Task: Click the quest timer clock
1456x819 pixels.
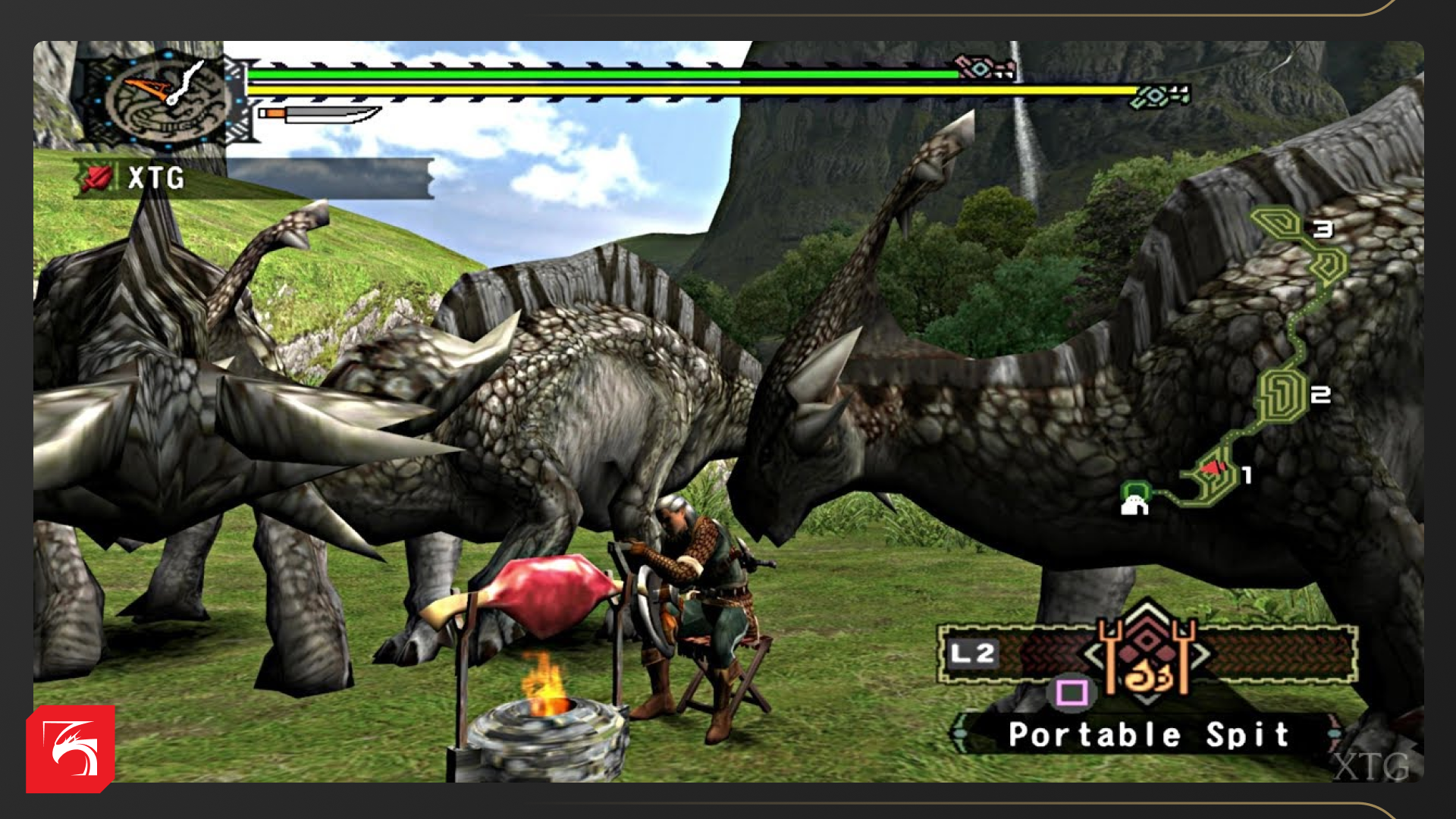Action: tap(165, 98)
